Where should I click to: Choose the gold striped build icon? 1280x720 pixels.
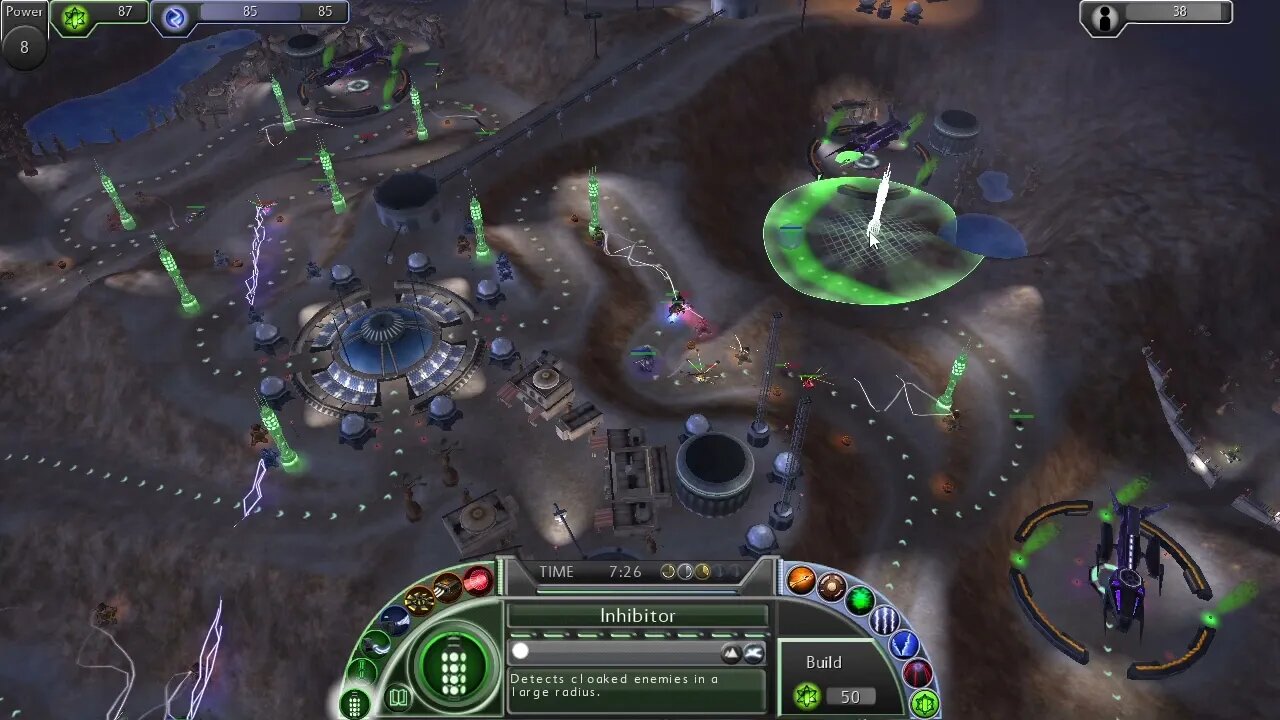coord(447,587)
